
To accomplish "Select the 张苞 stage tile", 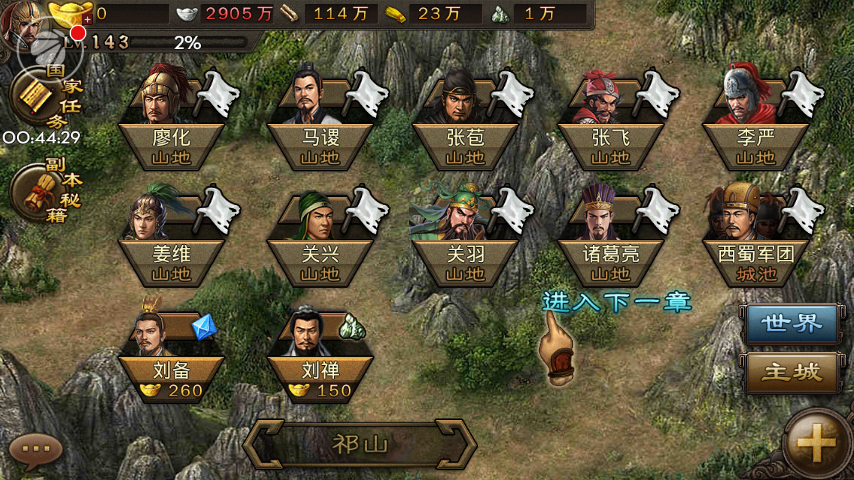I will pos(465,138).
